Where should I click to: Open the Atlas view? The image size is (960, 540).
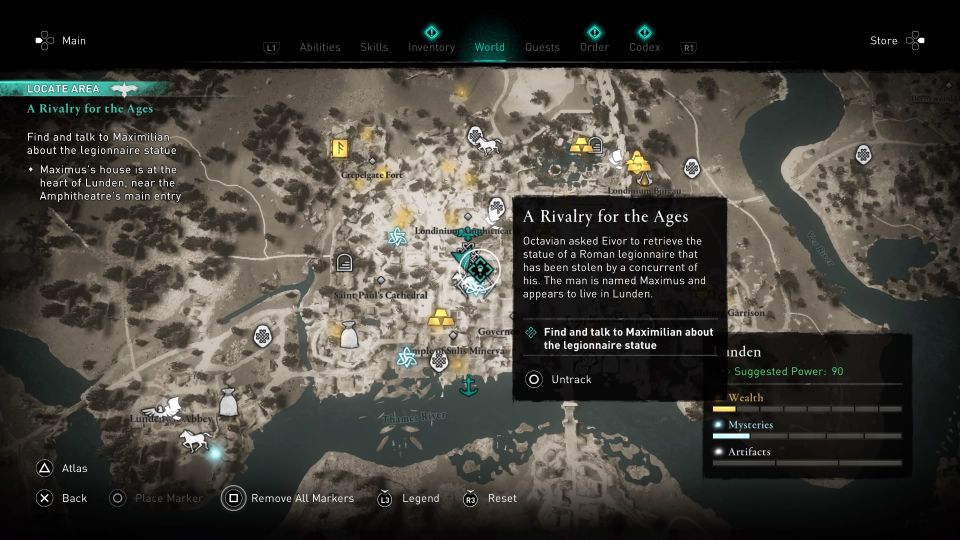click(62, 468)
